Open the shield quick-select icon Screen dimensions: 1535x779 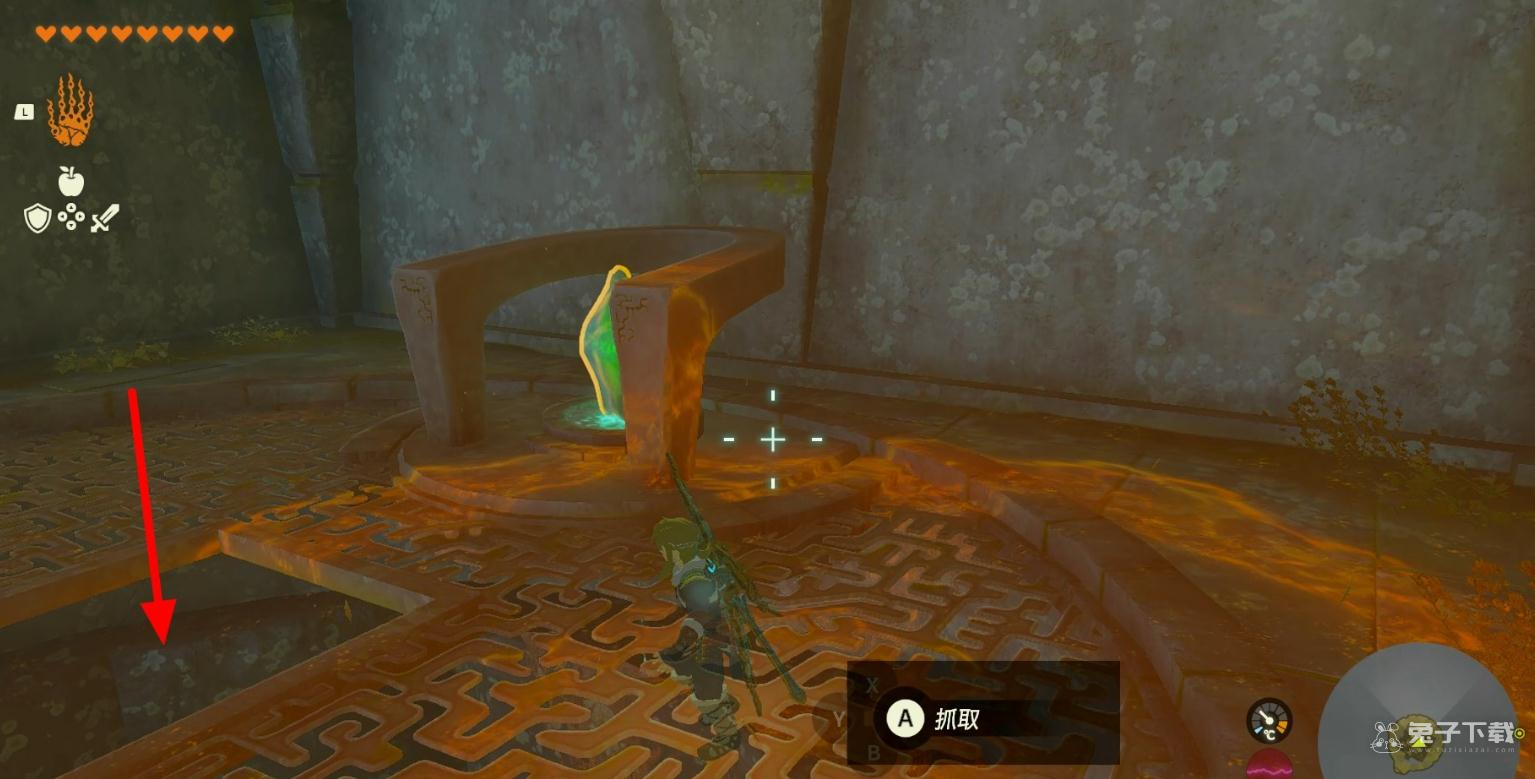point(37,218)
